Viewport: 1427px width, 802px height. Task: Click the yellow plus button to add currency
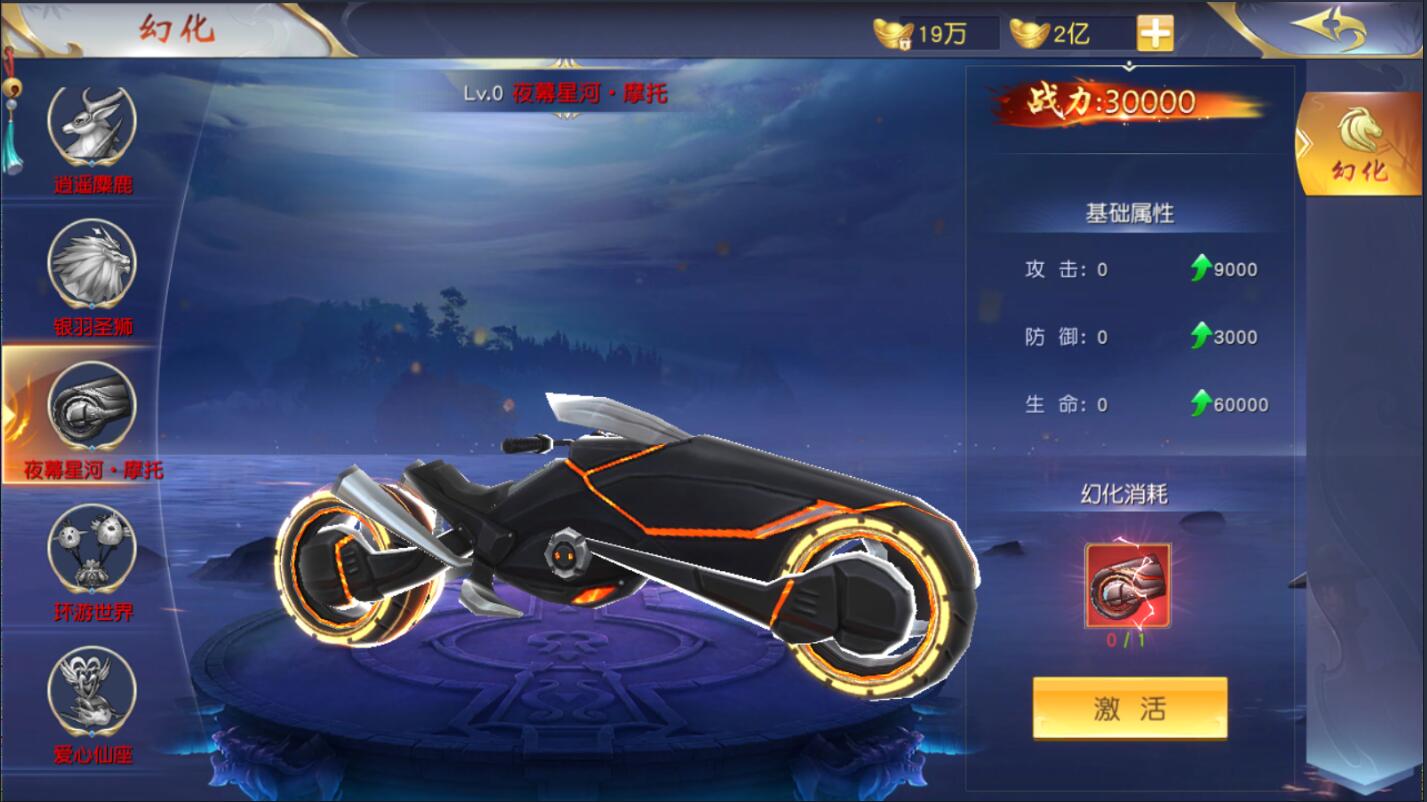pos(1156,30)
